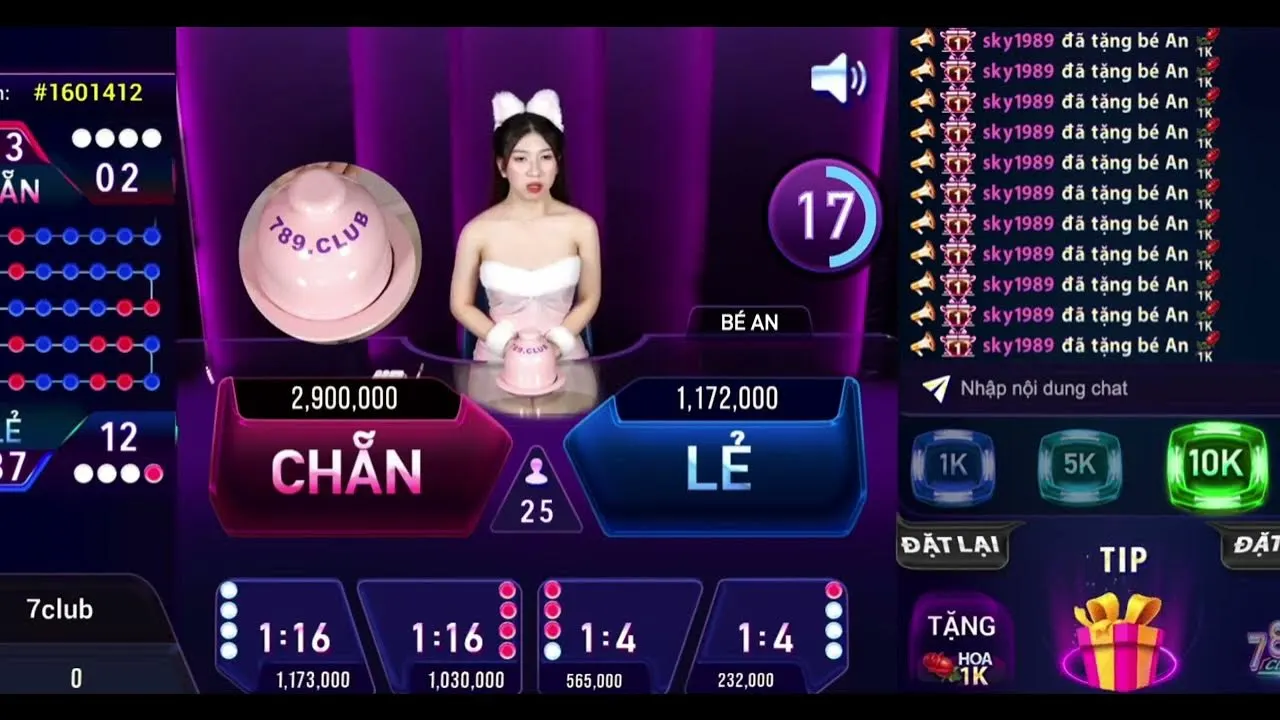Image resolution: width=1280 pixels, height=720 pixels.
Task: Toggle the sound speaker icon
Action: pyautogui.click(x=838, y=78)
